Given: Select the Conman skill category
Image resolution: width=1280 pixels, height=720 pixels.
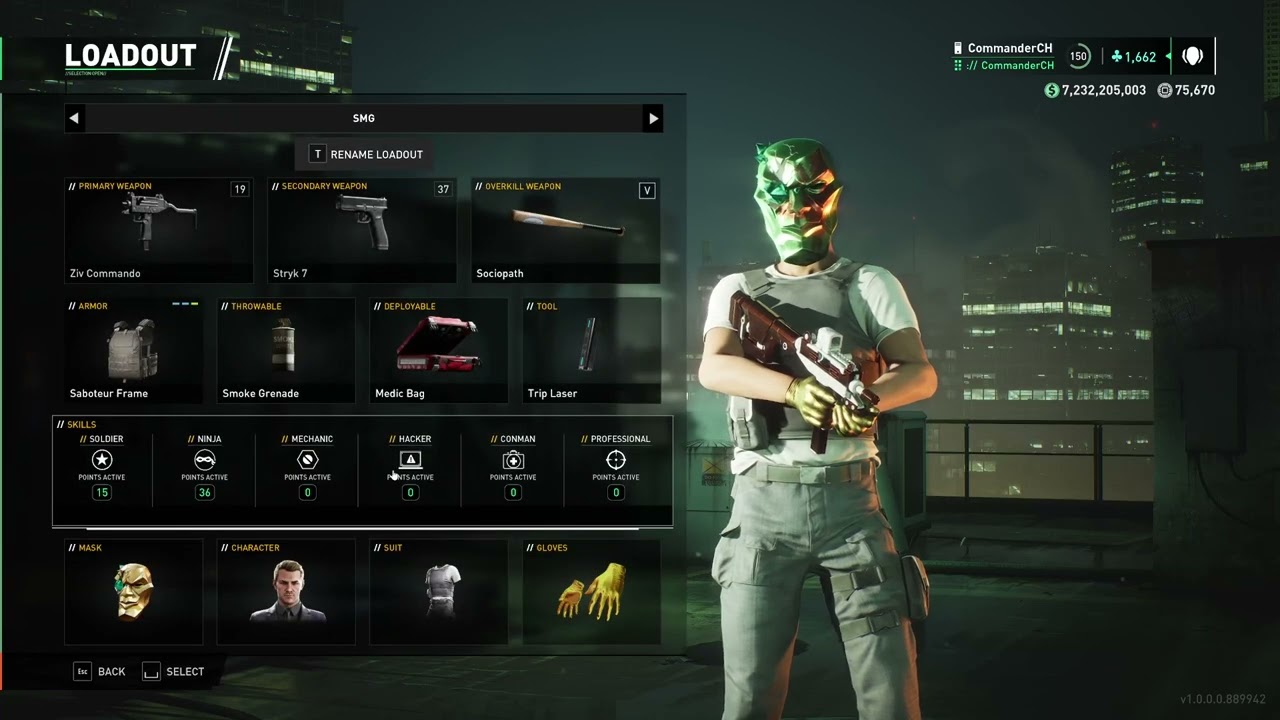Looking at the screenshot, I should pyautogui.click(x=513, y=467).
